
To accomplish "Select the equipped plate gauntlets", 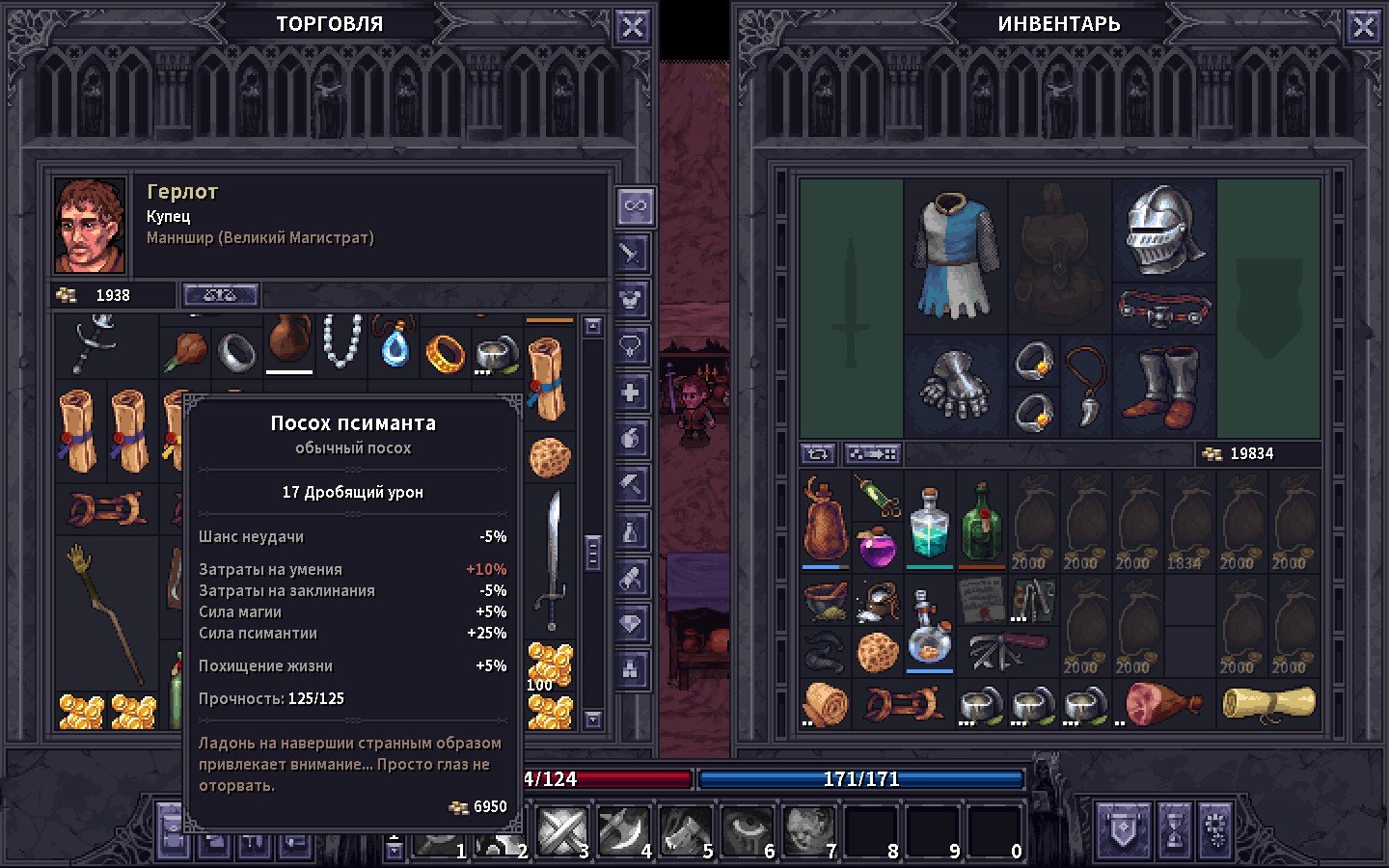I will pyautogui.click(x=955, y=386).
